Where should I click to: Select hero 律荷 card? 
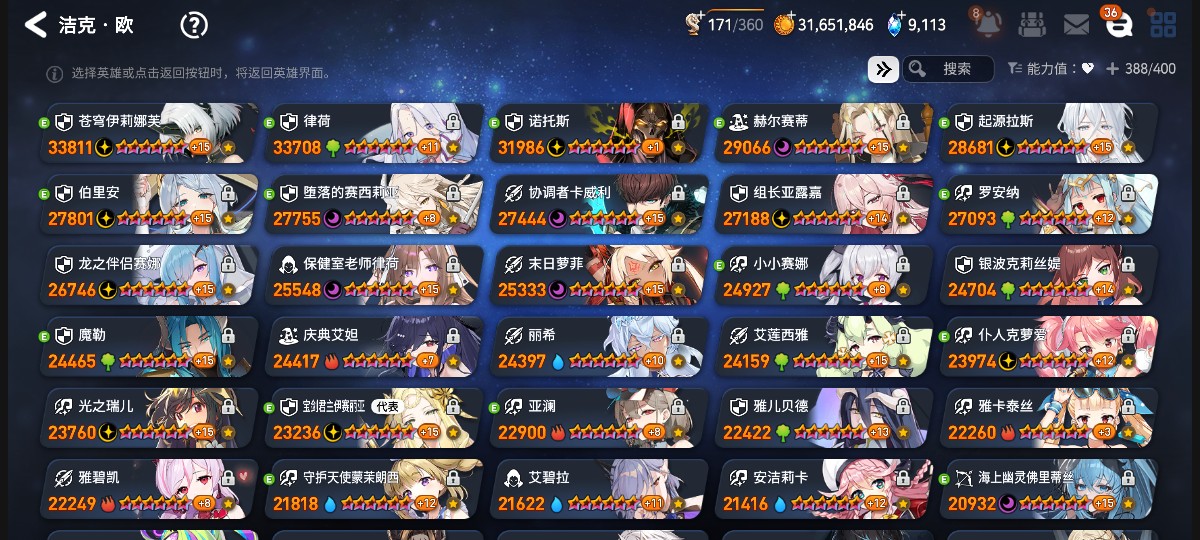click(x=374, y=134)
